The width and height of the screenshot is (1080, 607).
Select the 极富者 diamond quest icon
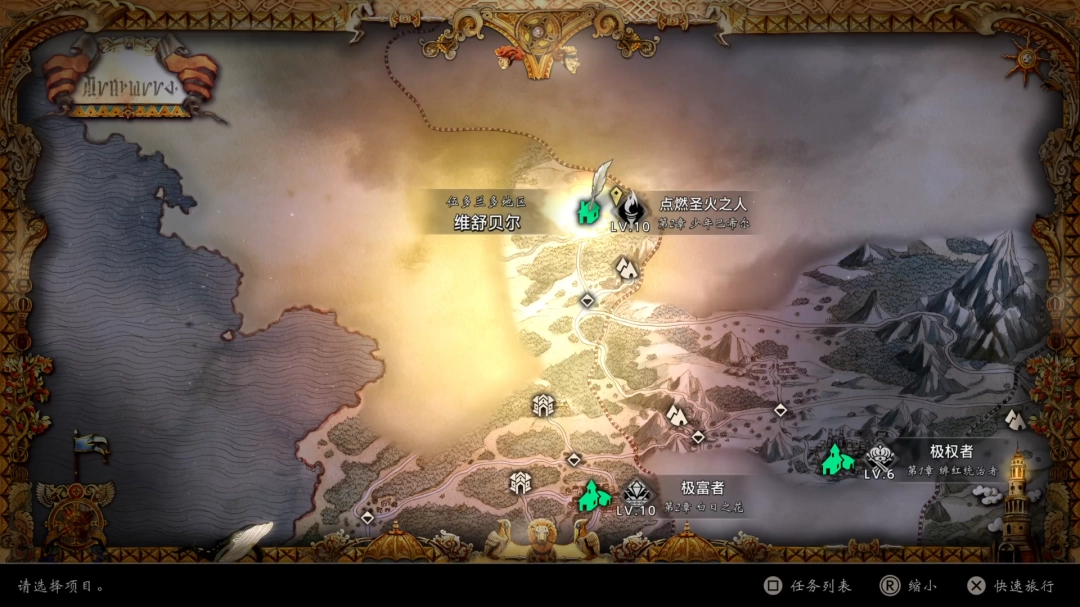pos(637,492)
